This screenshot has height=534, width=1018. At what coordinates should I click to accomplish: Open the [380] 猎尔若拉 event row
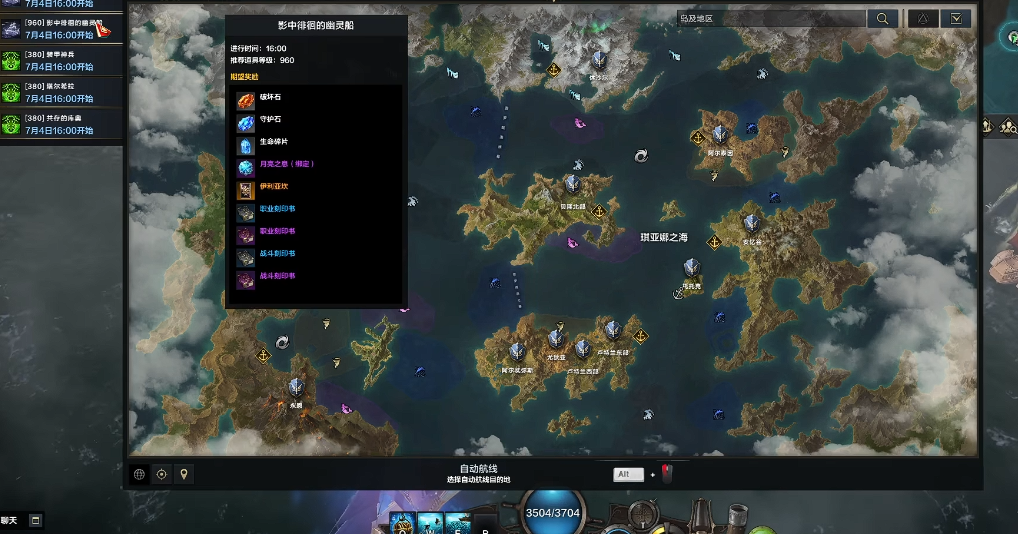point(60,92)
